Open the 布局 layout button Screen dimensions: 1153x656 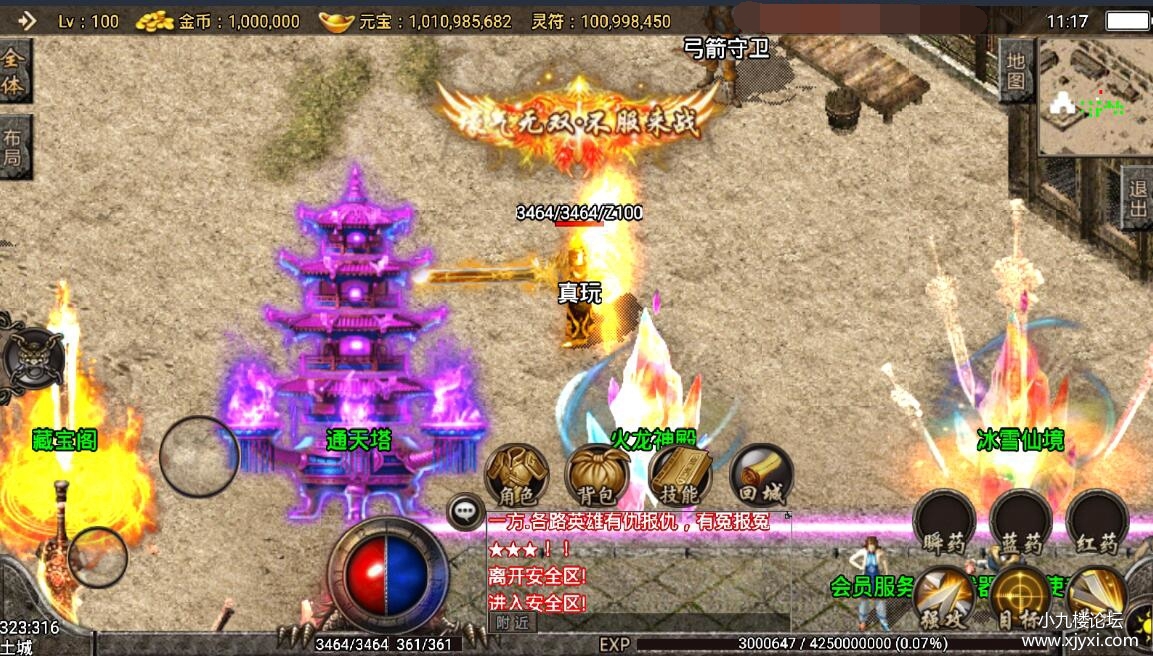click(x=14, y=147)
